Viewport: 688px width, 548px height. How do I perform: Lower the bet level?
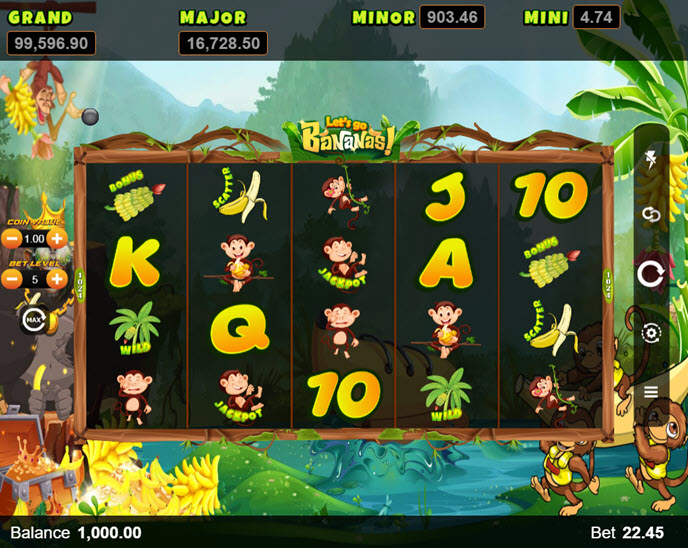pos(12,279)
